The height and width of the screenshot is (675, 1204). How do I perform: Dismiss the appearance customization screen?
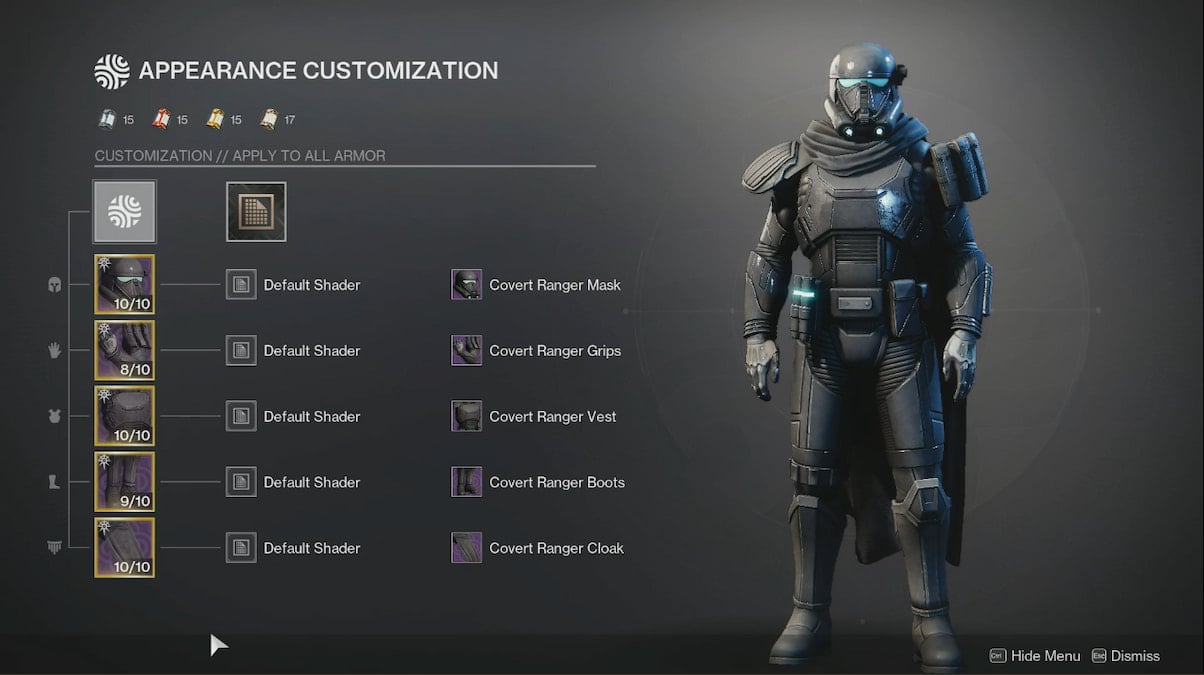tap(1126, 656)
